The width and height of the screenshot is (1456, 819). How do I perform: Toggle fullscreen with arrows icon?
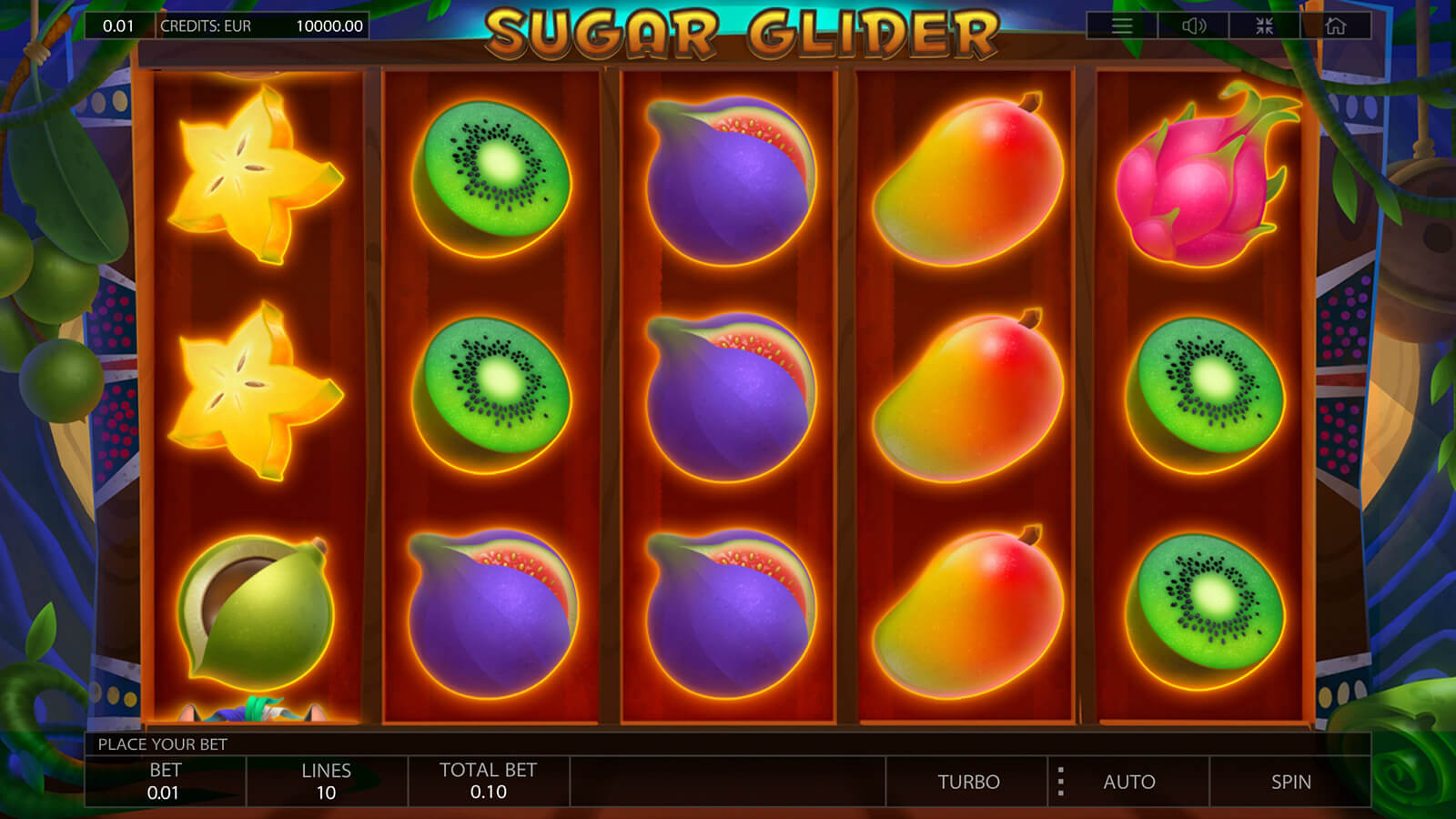point(1264,25)
